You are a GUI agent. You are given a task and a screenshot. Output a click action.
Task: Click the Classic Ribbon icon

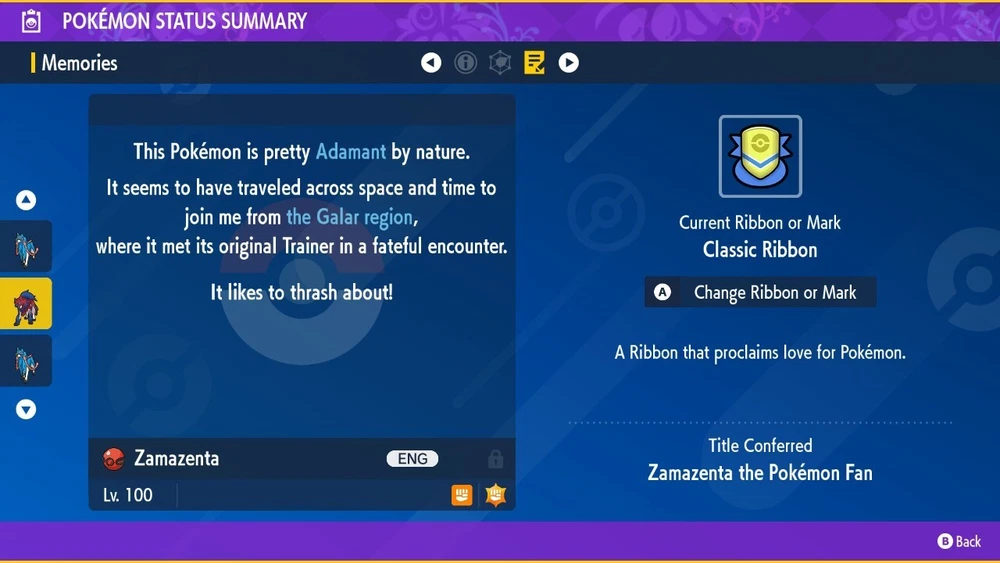760,156
